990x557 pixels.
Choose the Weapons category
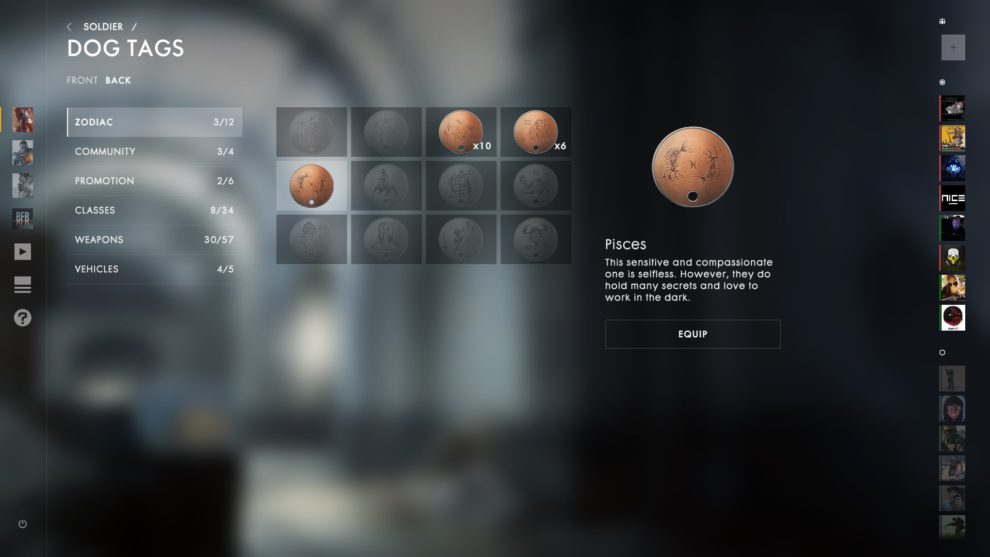[x=154, y=240]
